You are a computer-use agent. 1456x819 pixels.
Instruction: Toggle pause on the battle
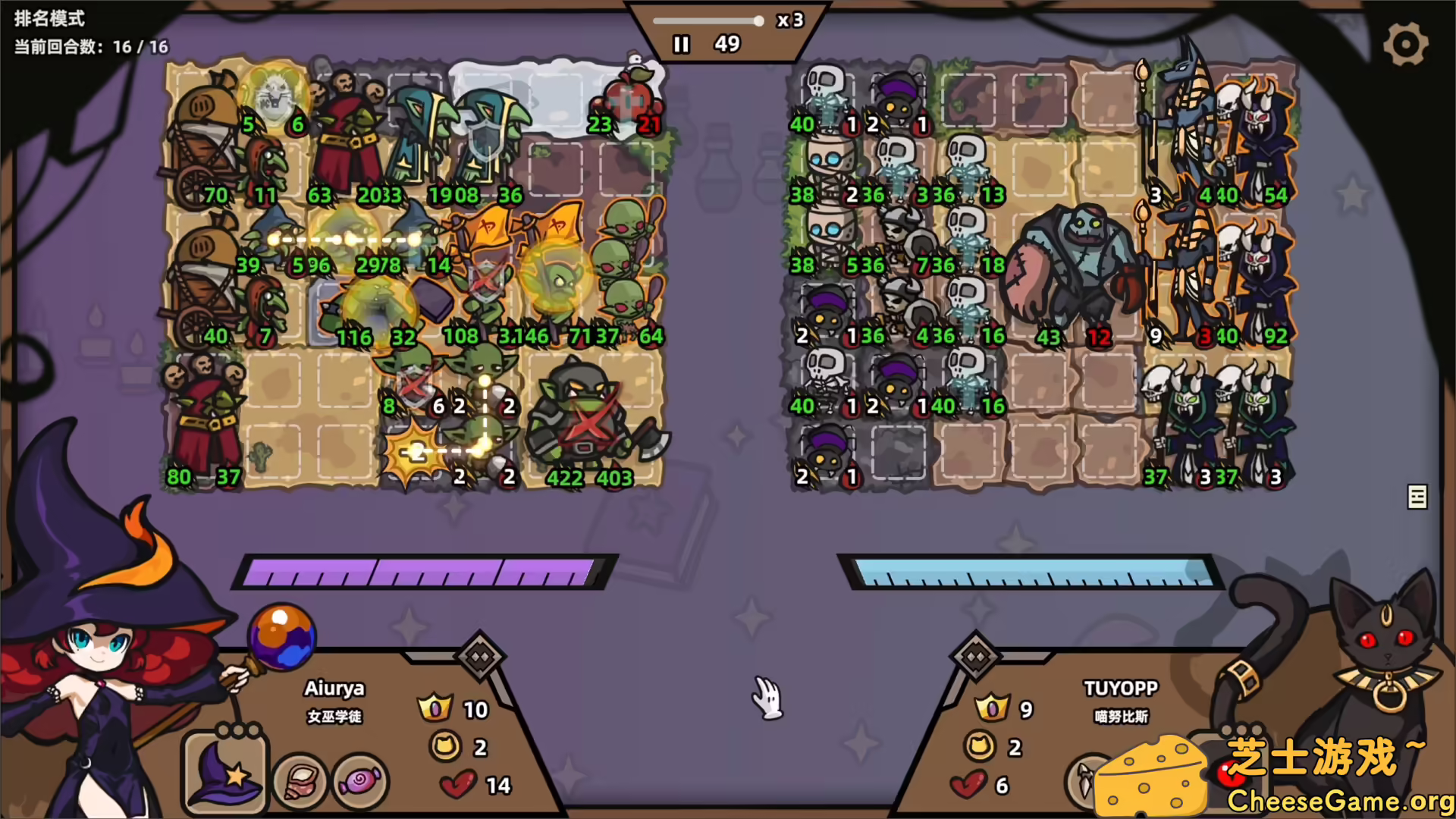(680, 45)
